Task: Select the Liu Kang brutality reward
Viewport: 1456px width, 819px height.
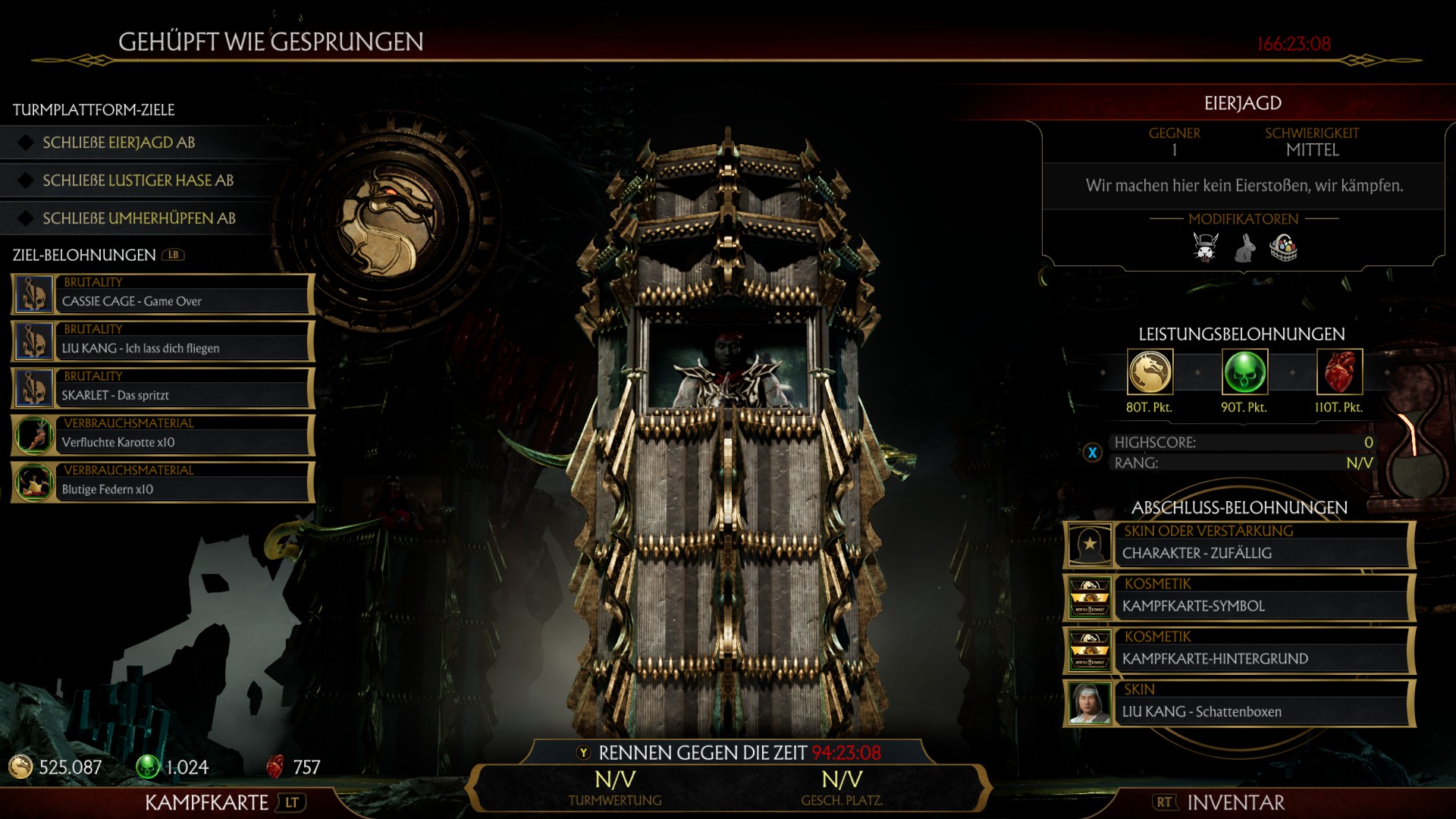Action: 163,341
